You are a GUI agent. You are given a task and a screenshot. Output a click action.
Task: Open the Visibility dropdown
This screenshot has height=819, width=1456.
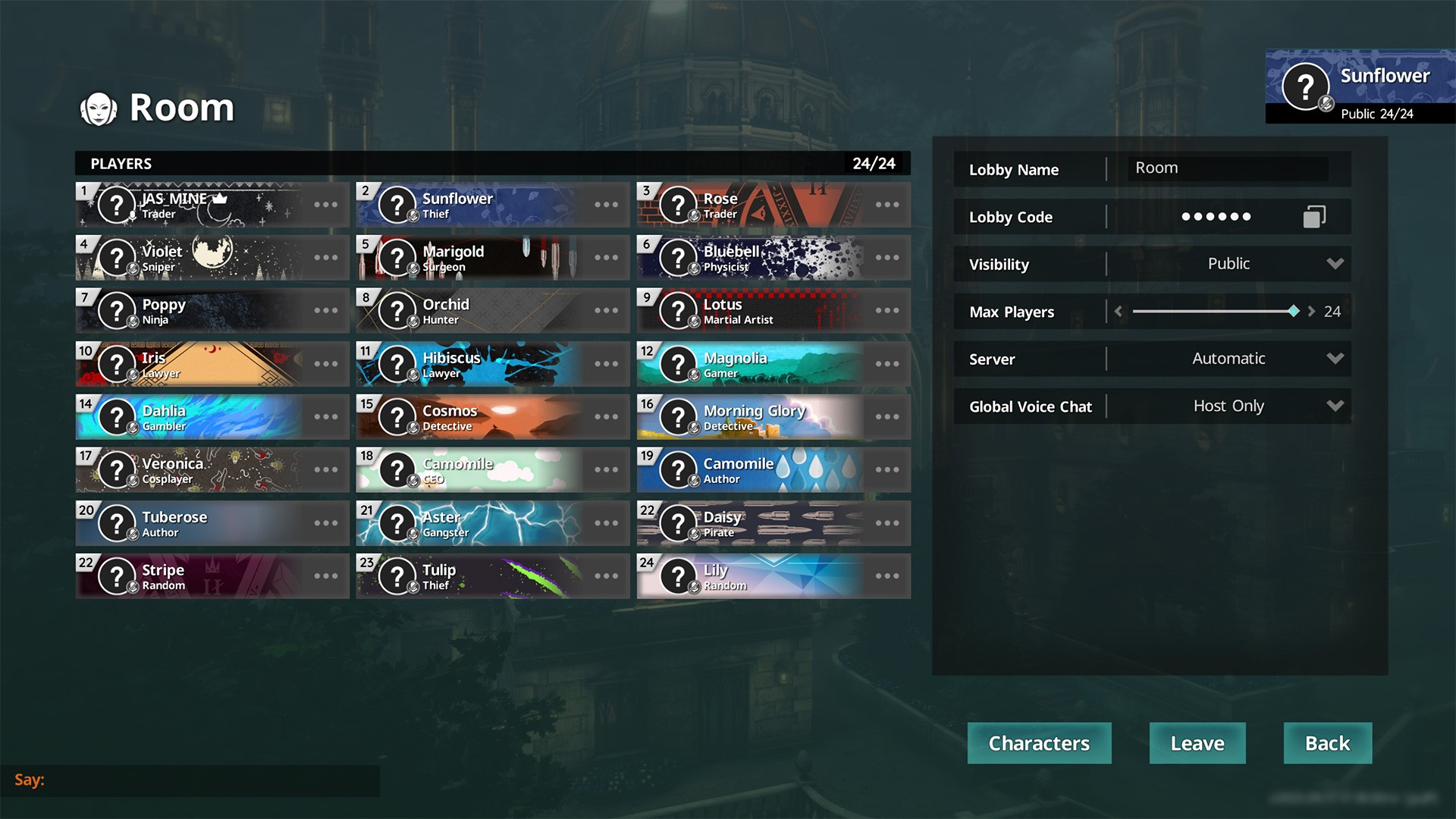point(1228,264)
